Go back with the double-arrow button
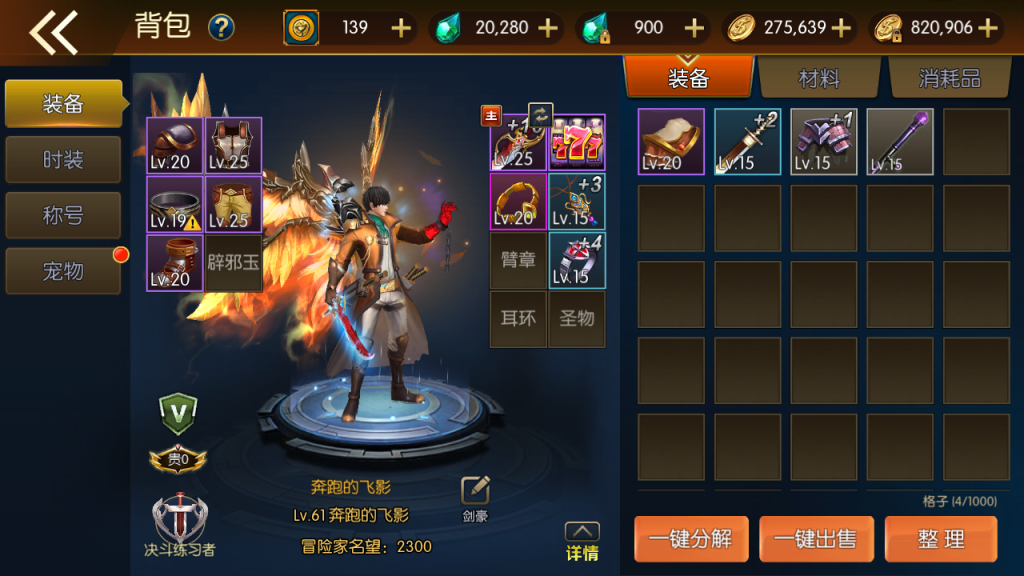The image size is (1024, 576). [53, 31]
